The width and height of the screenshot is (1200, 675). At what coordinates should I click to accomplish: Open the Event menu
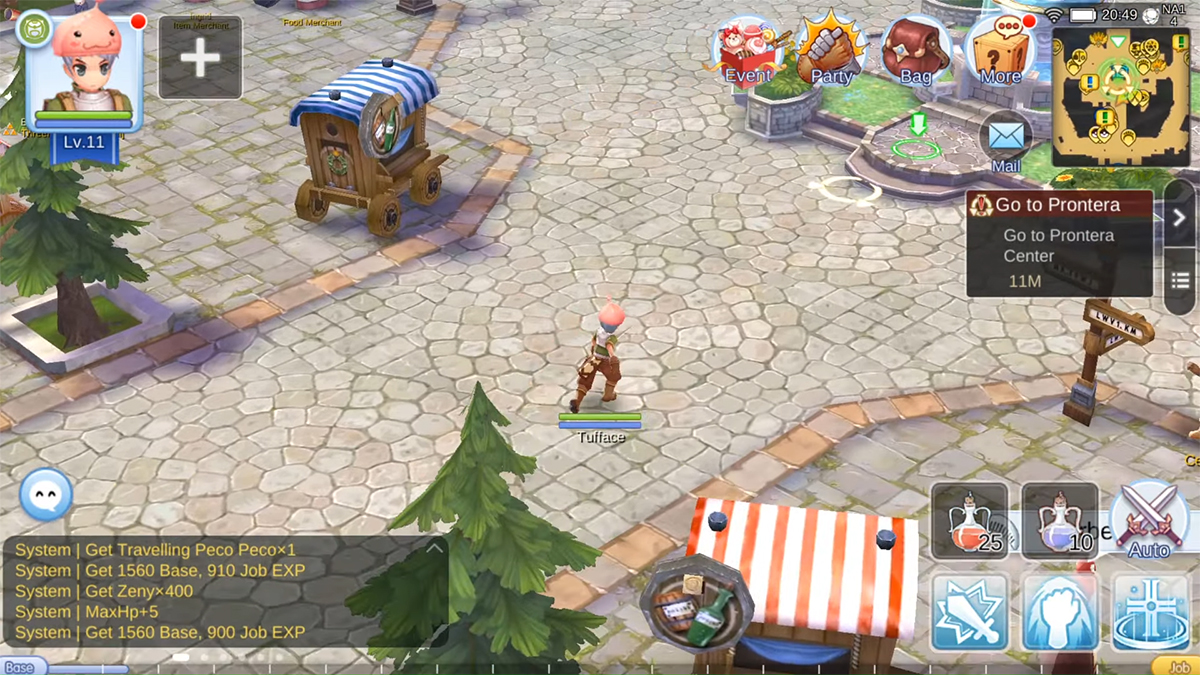click(748, 52)
